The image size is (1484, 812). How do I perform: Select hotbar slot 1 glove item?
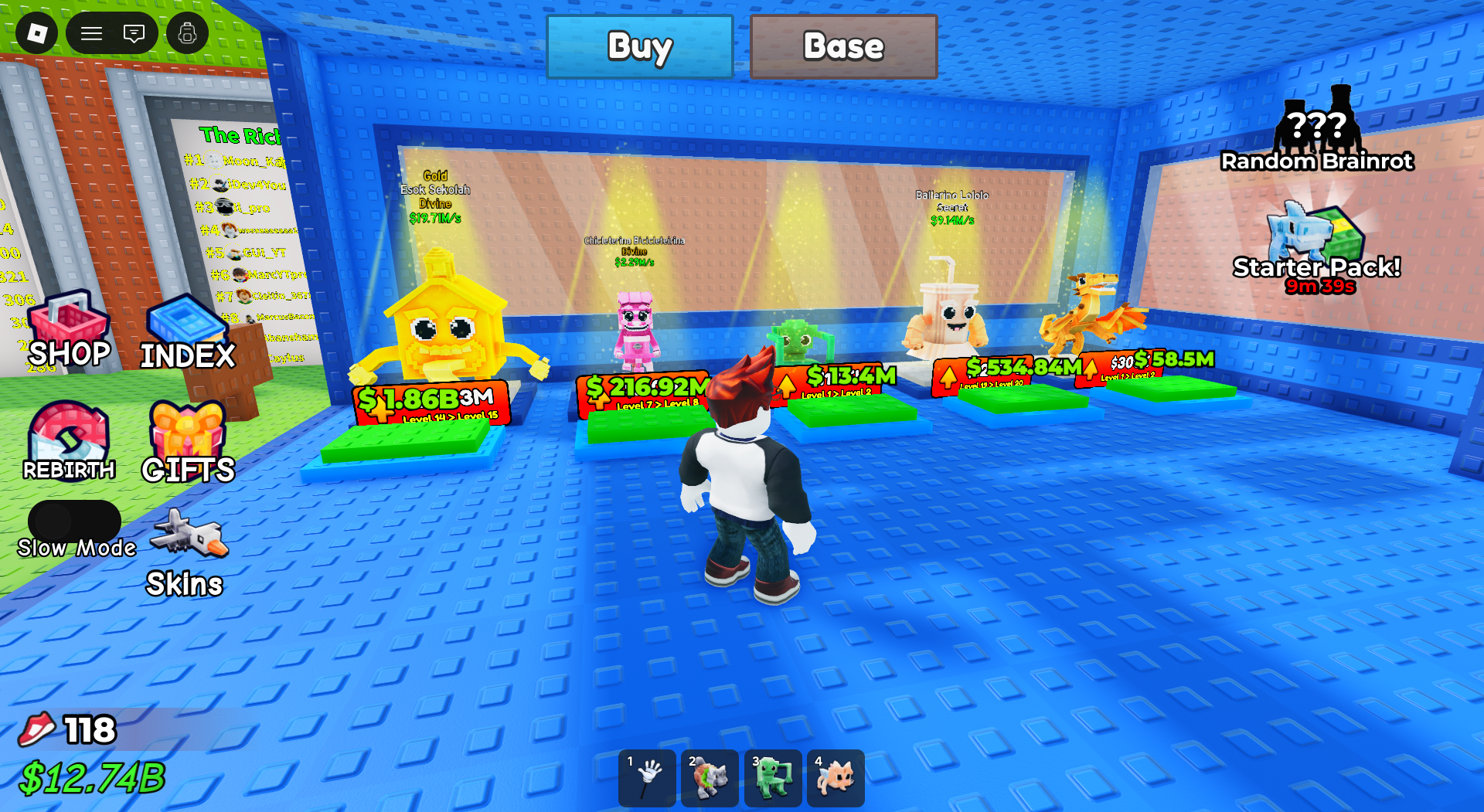pos(647,778)
